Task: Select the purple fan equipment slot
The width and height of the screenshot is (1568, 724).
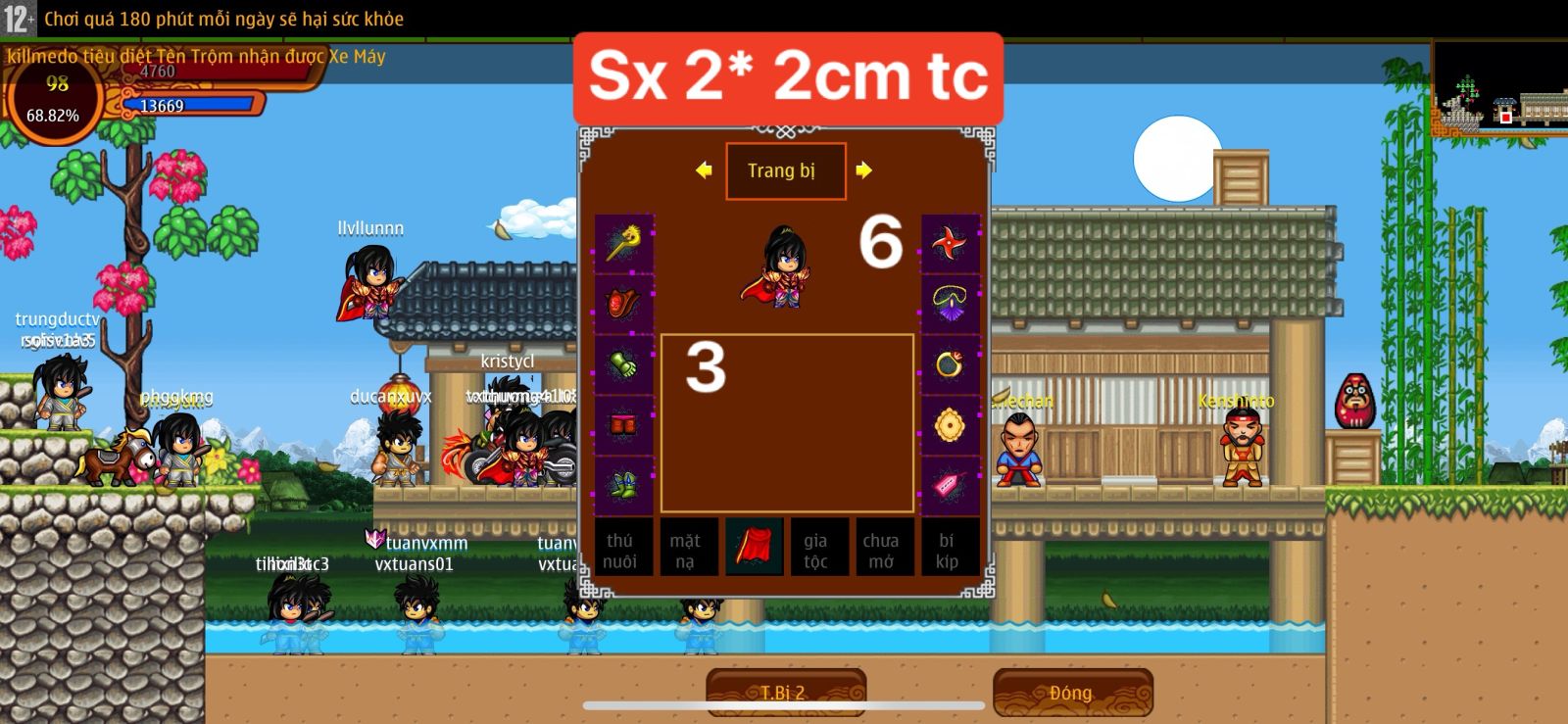Action: pos(946,306)
